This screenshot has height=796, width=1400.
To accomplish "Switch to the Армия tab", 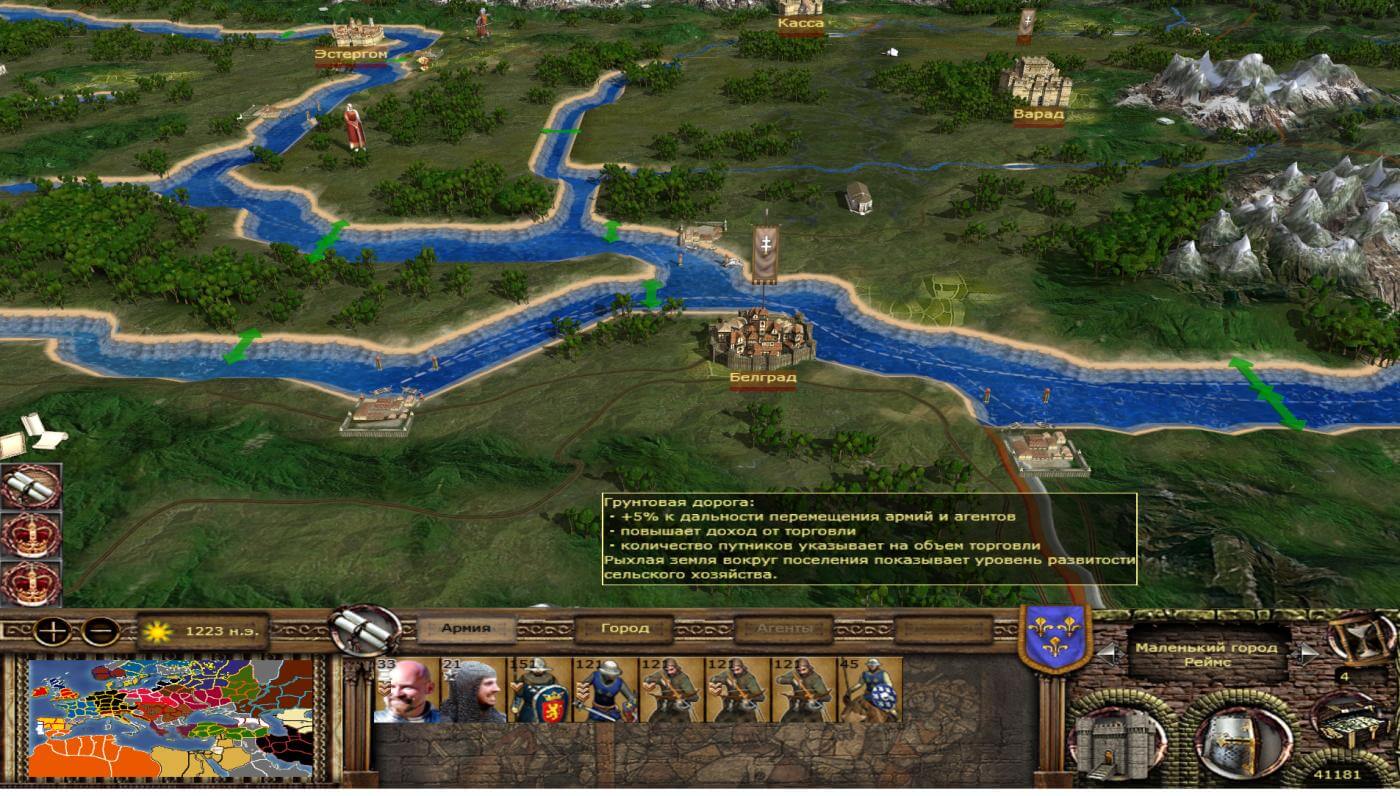I will [466, 629].
